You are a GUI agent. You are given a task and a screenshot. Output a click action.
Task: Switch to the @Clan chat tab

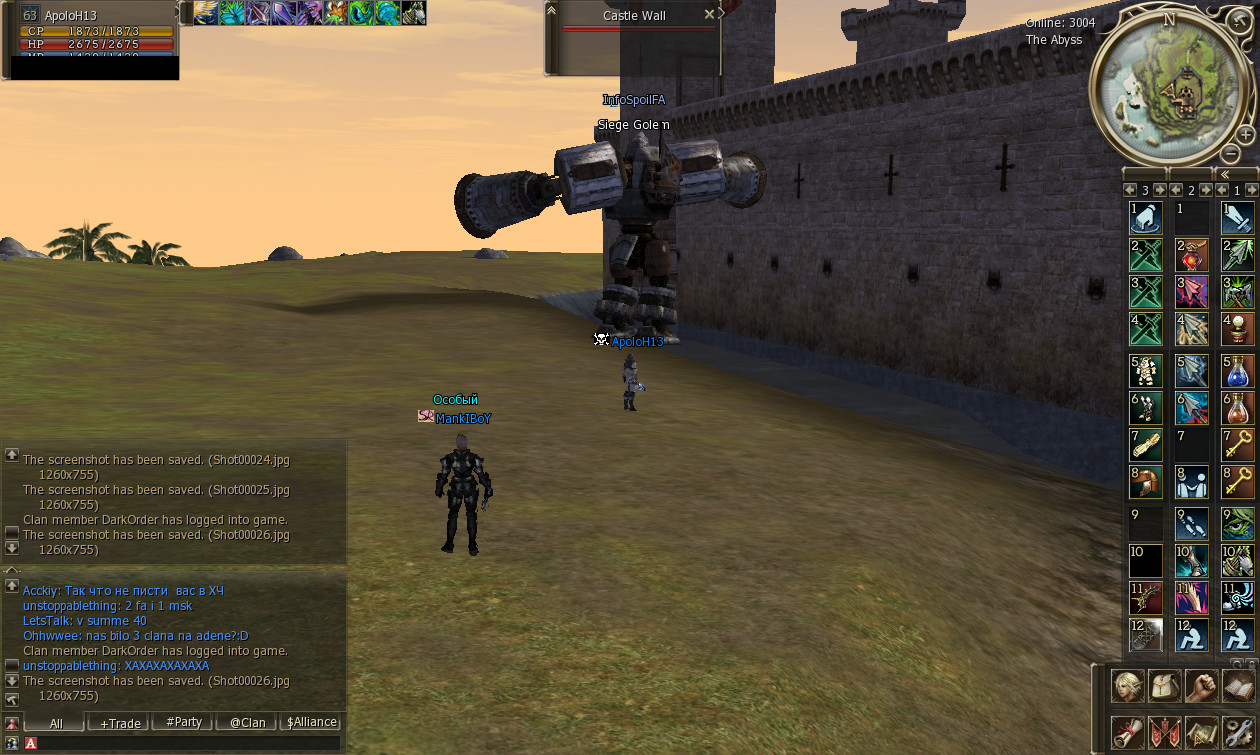(247, 722)
